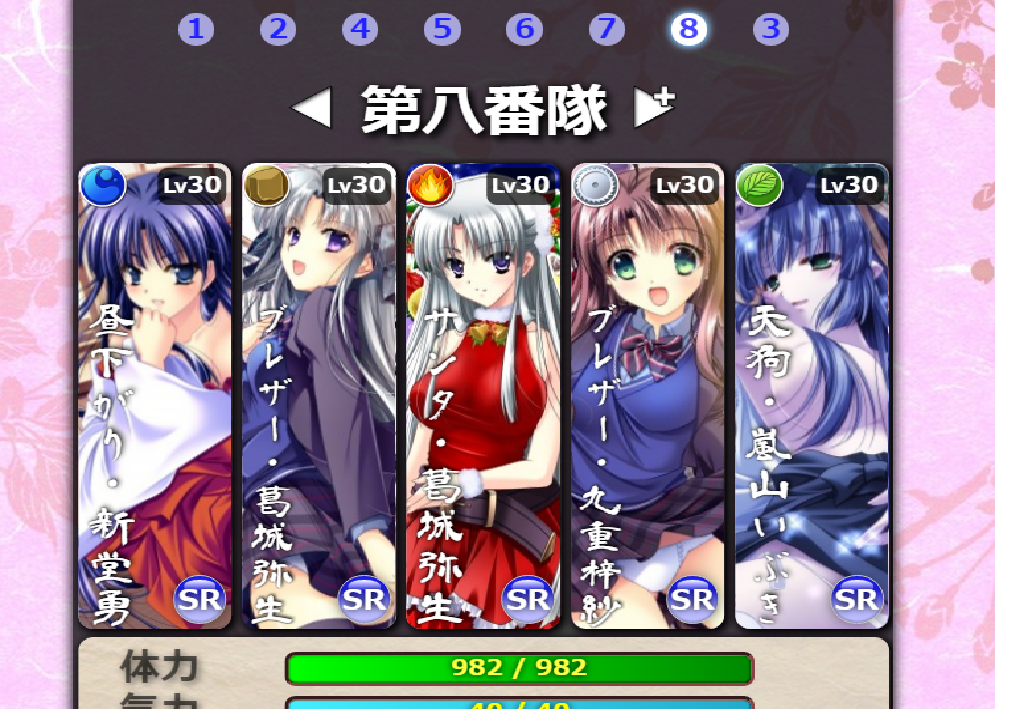Viewport: 1033px width, 716px height.
Task: Open squad number 3
Action: point(770,29)
